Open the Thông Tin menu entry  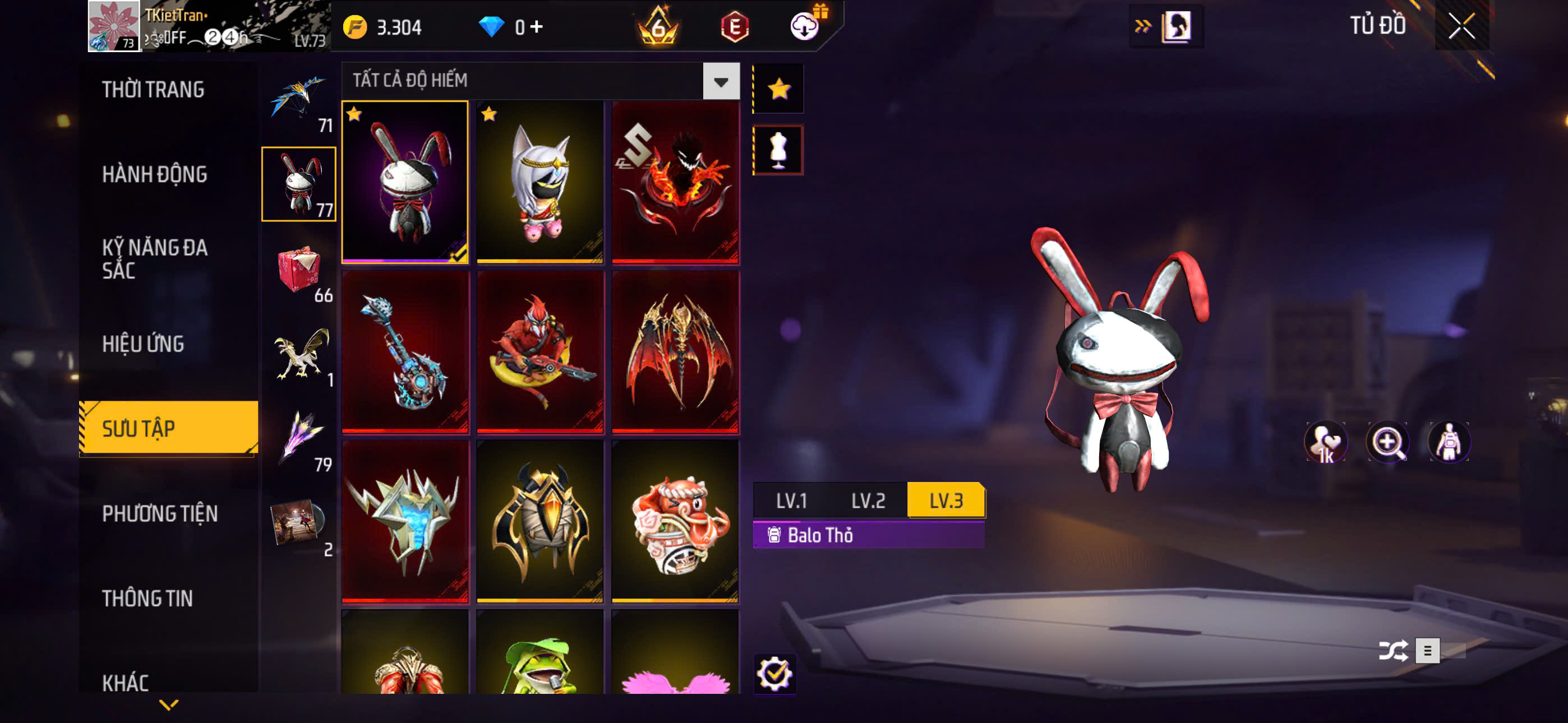point(147,597)
